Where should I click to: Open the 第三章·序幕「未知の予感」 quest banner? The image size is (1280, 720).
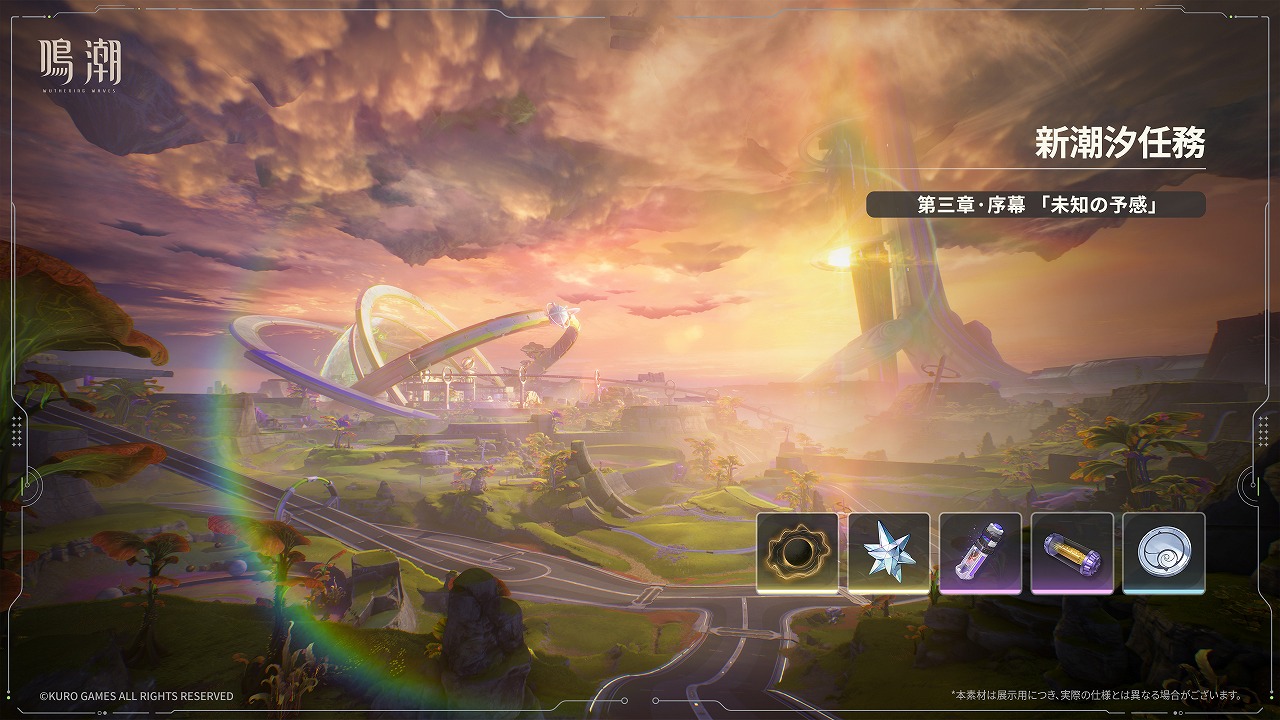[1035, 205]
